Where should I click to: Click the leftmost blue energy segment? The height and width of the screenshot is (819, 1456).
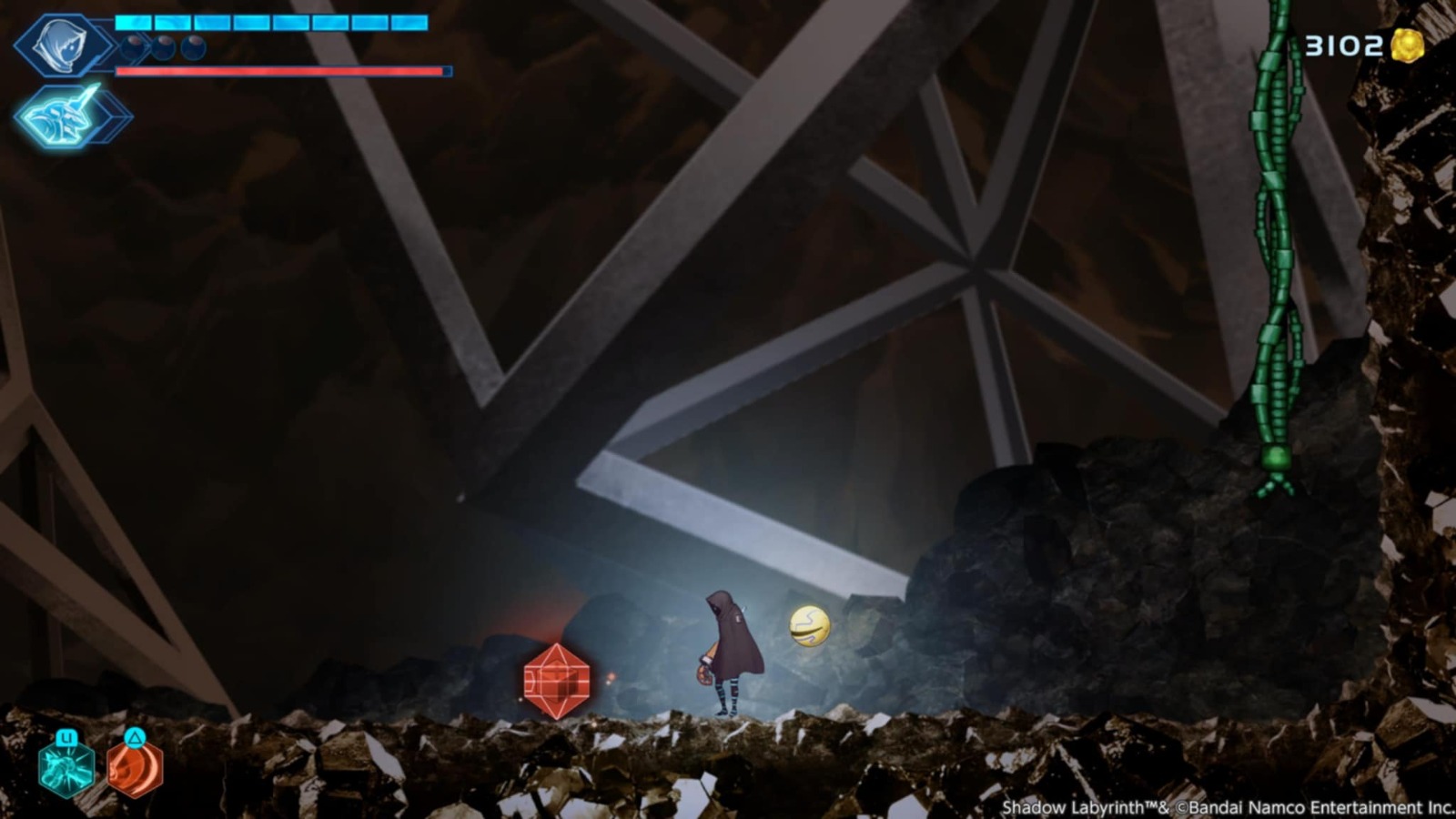132,23
